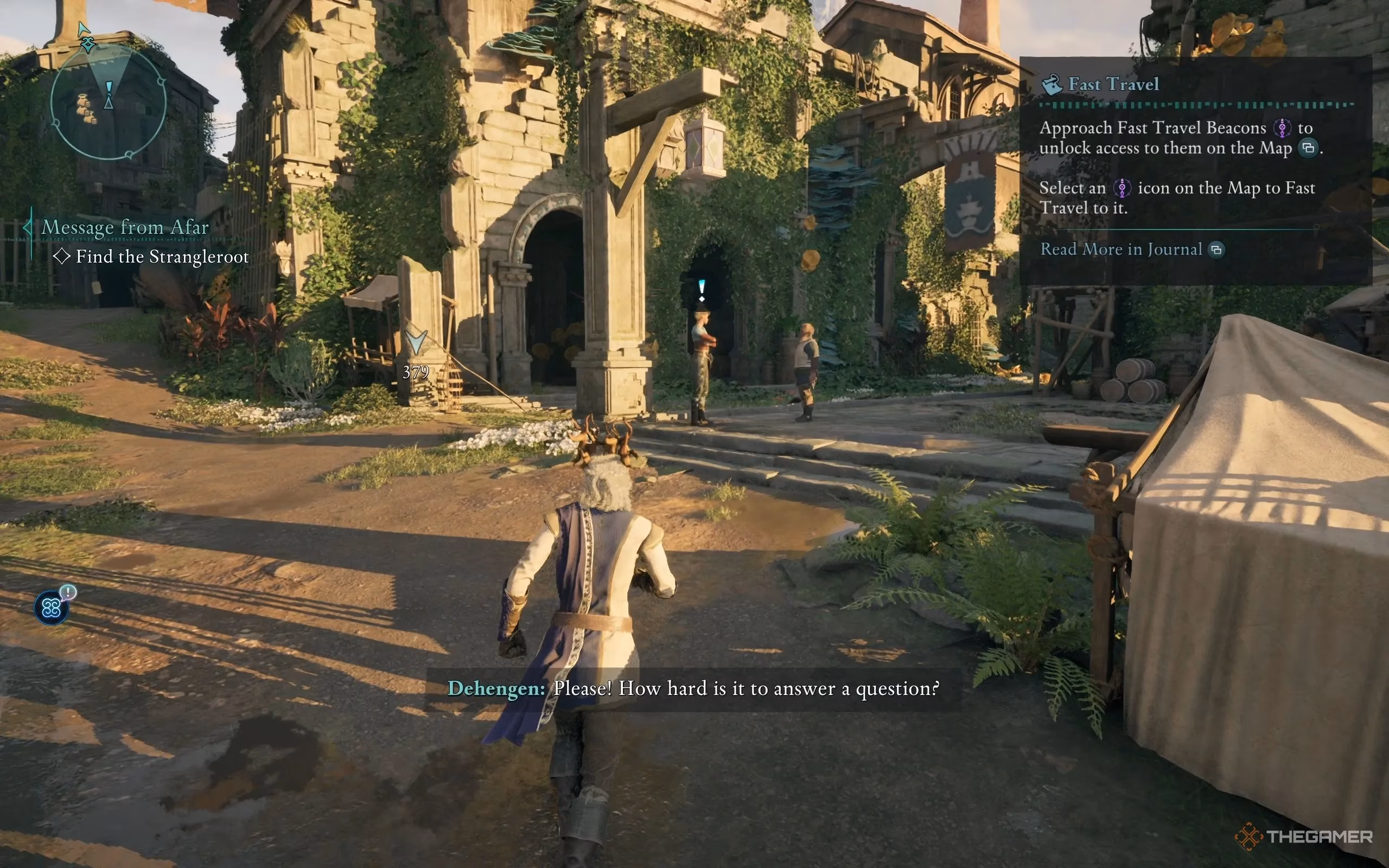Viewport: 1389px width, 868px height.
Task: Select the Fast Travel tutorial title
Action: (1113, 85)
